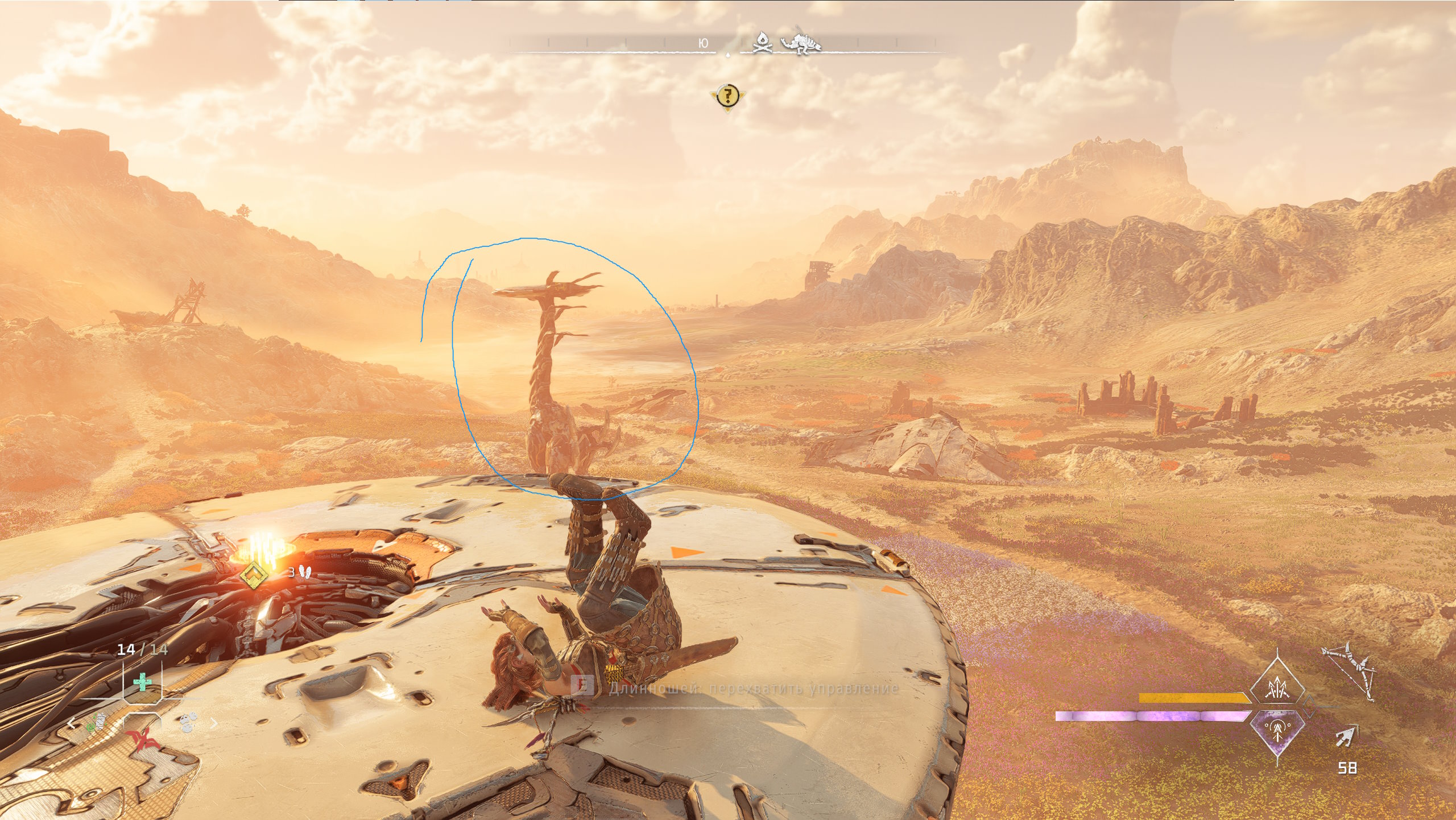Use the green cross medicine pouch
This screenshot has height=820, width=1456.
coord(142,681)
